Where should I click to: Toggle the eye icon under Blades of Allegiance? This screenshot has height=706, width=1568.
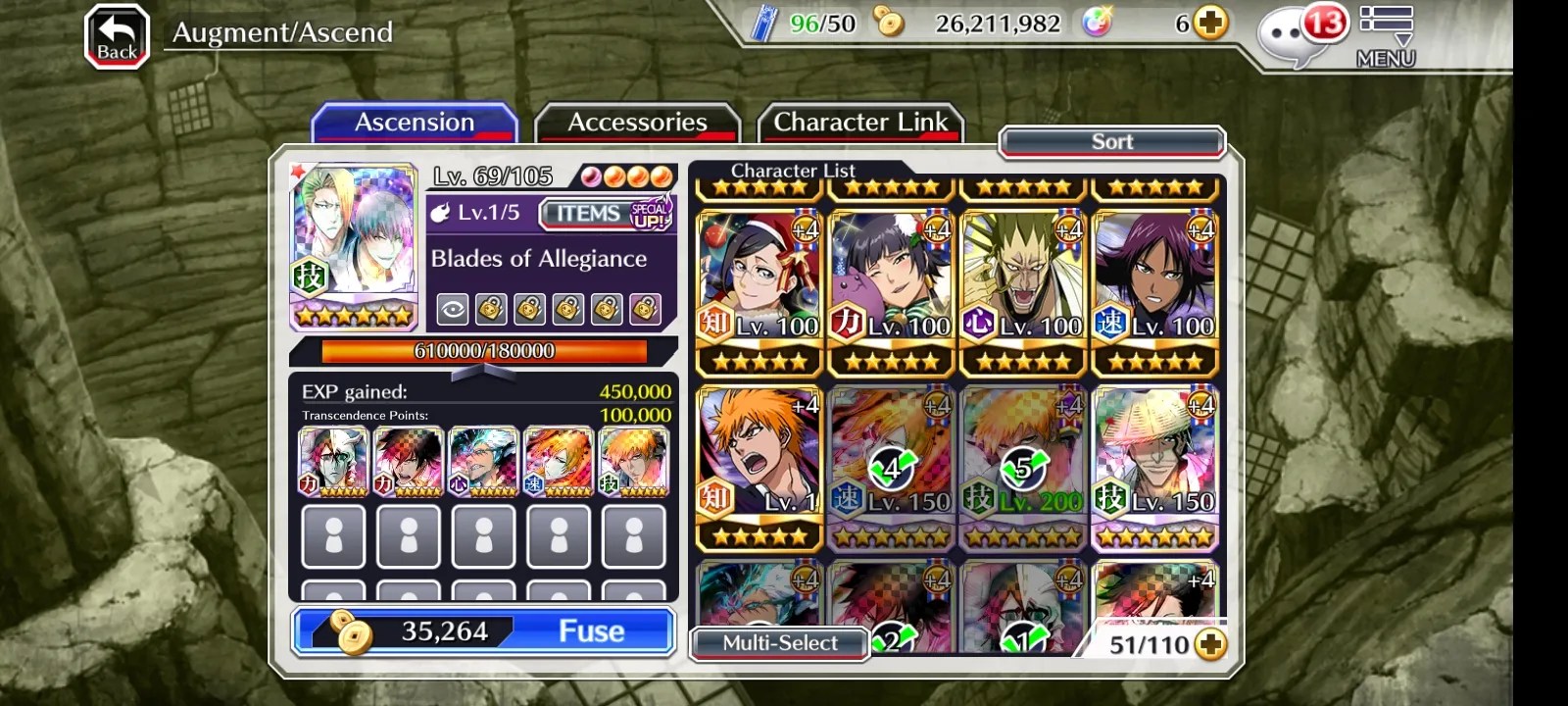453,310
